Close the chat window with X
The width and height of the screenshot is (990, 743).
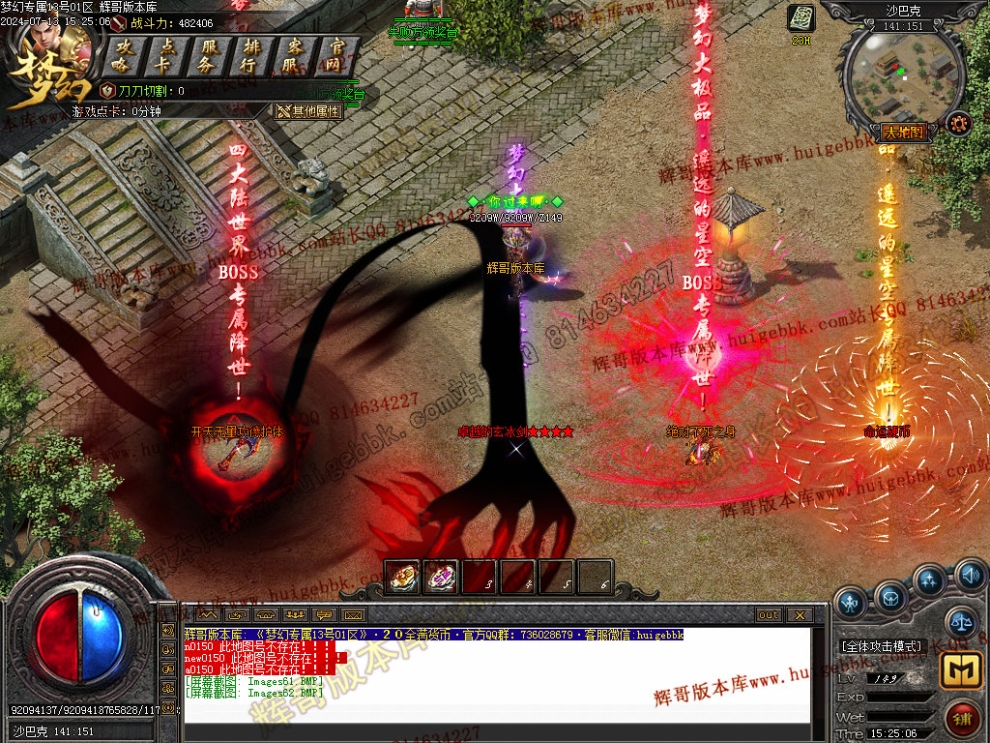click(799, 615)
